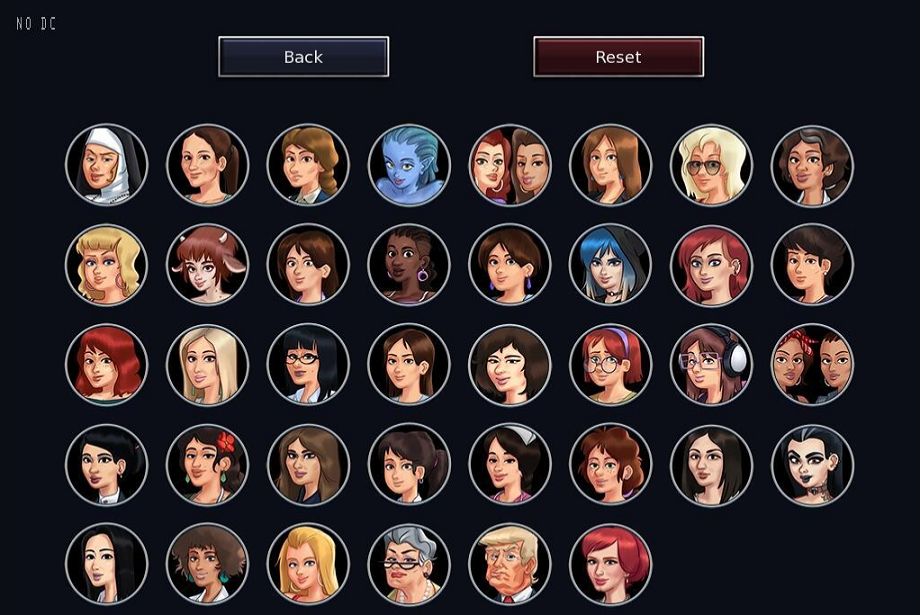This screenshot has width=920, height=615.
Task: Choose the dark-skinned woman with purple earrings
Action: [409, 265]
